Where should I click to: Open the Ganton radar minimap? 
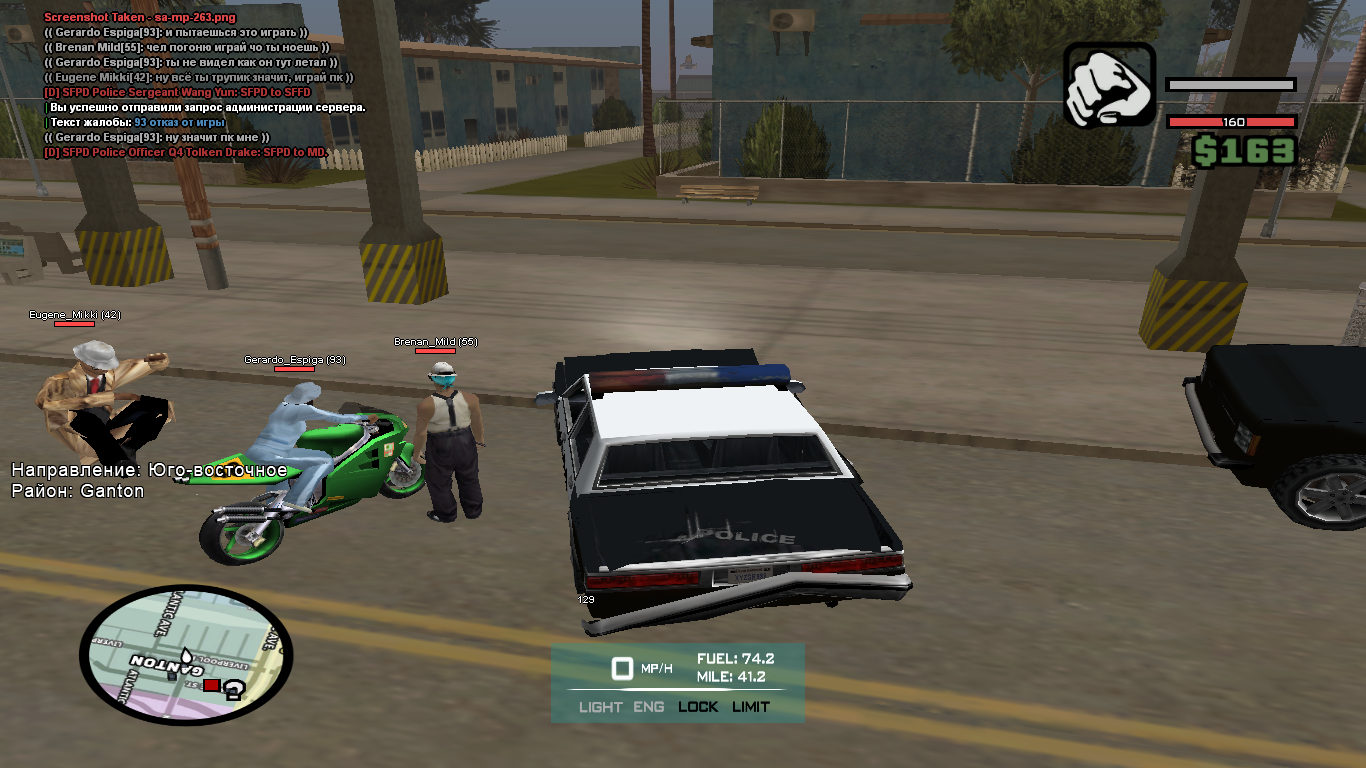point(186,654)
